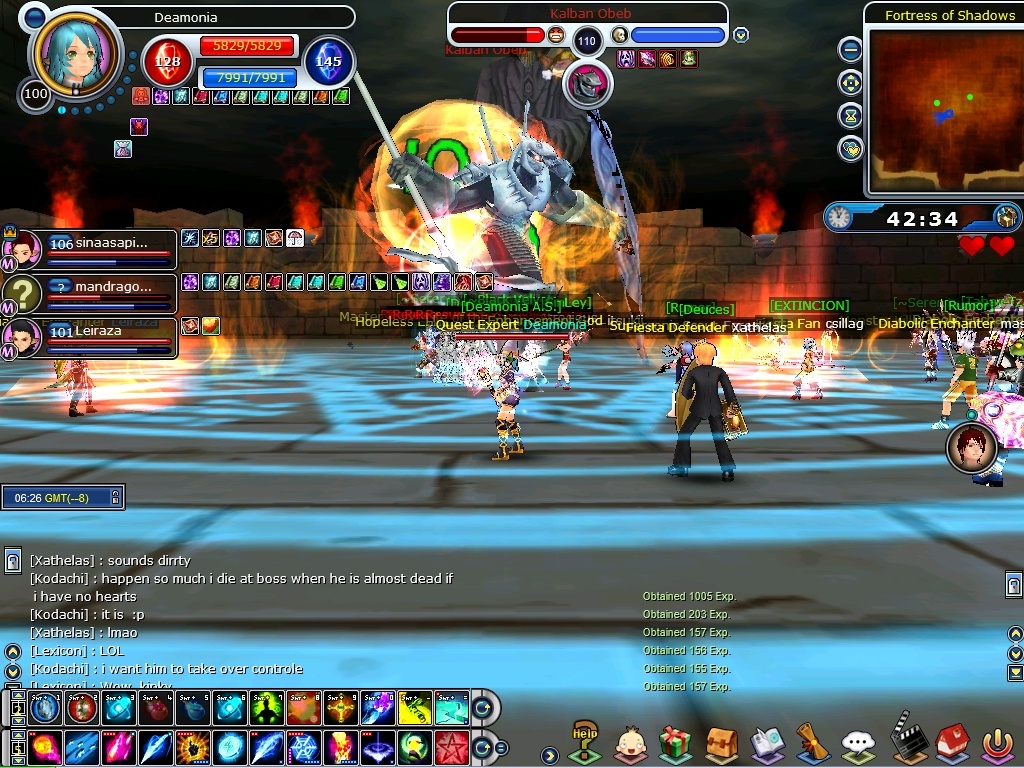Open the chat speech bubble menu

pyautogui.click(x=858, y=744)
